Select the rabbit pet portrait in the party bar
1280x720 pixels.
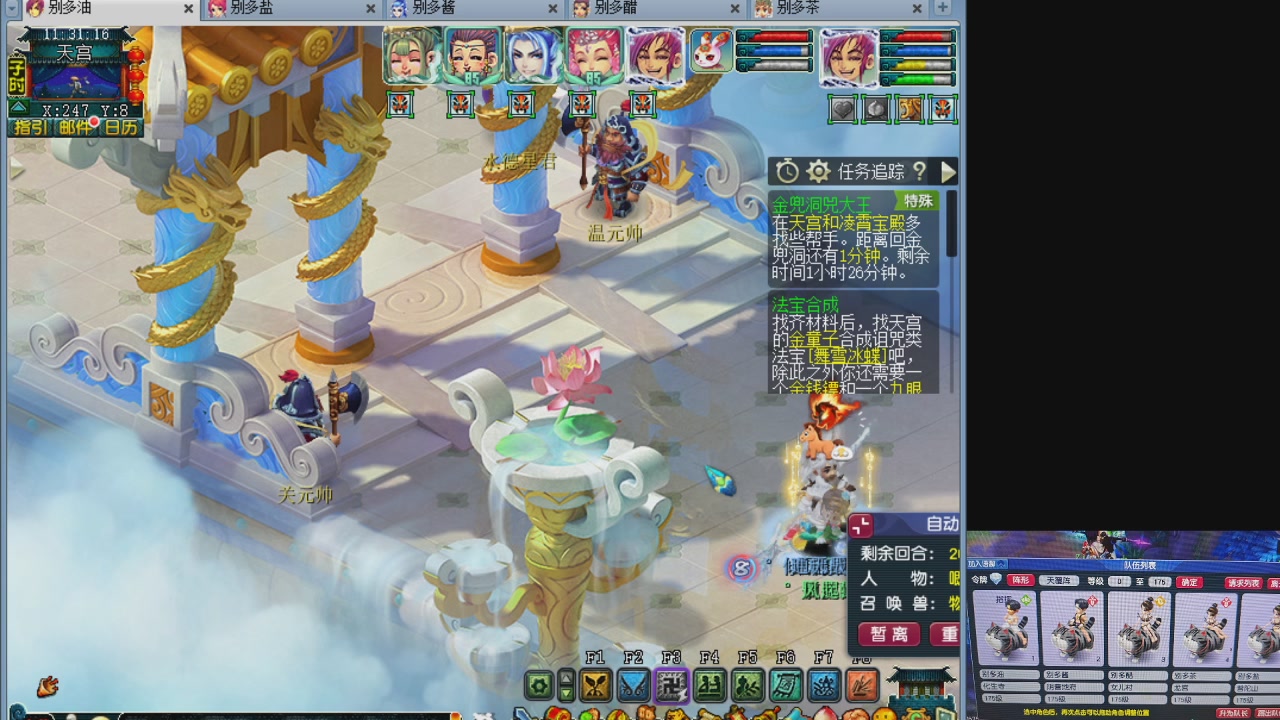(x=710, y=55)
